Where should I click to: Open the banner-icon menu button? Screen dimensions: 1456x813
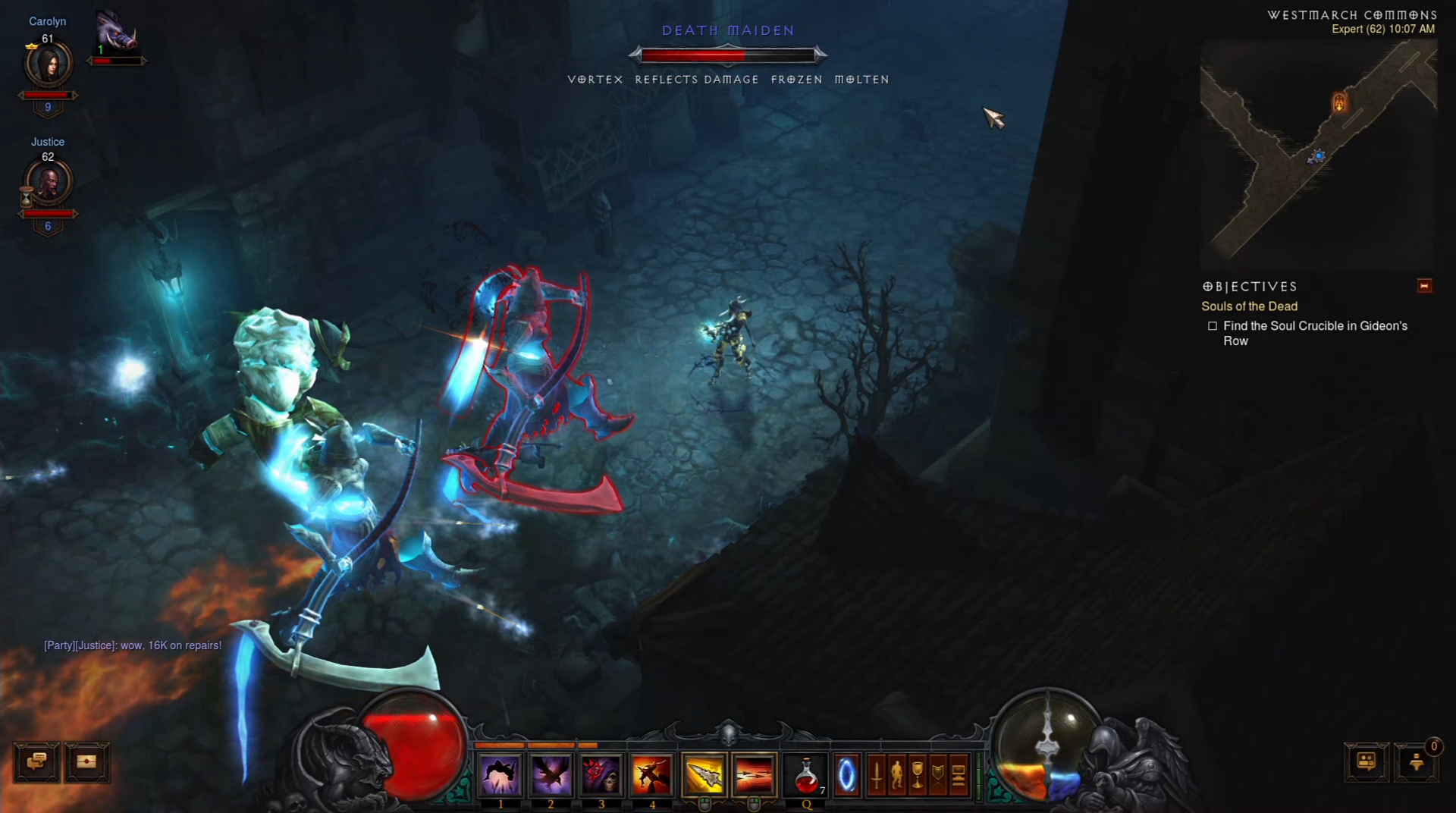click(x=938, y=776)
